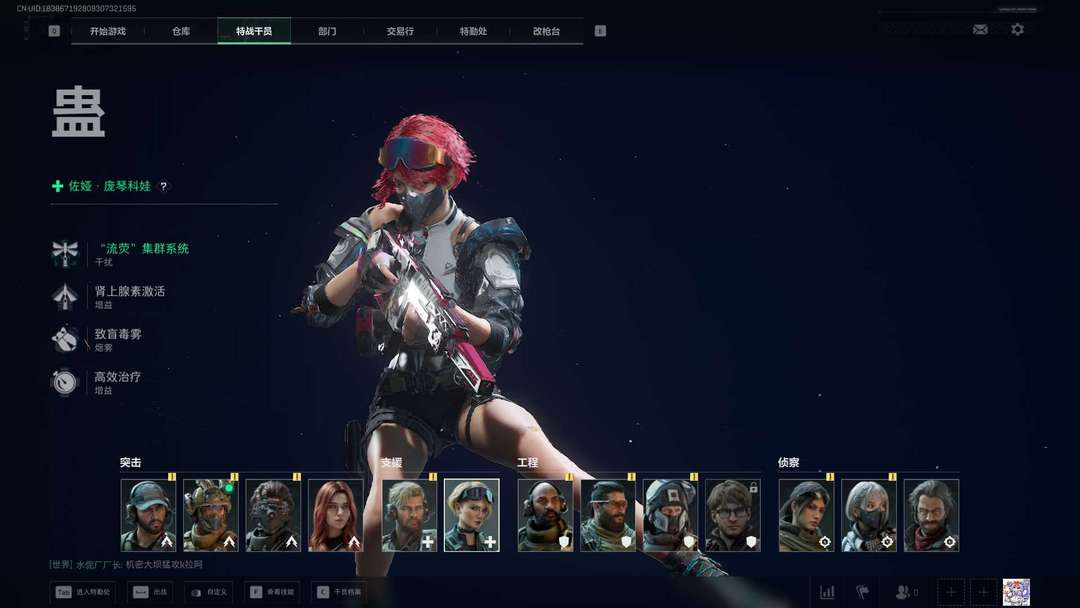1080x608 pixels.
Task: Switch to the 改枪台 tab
Action: [x=546, y=31]
